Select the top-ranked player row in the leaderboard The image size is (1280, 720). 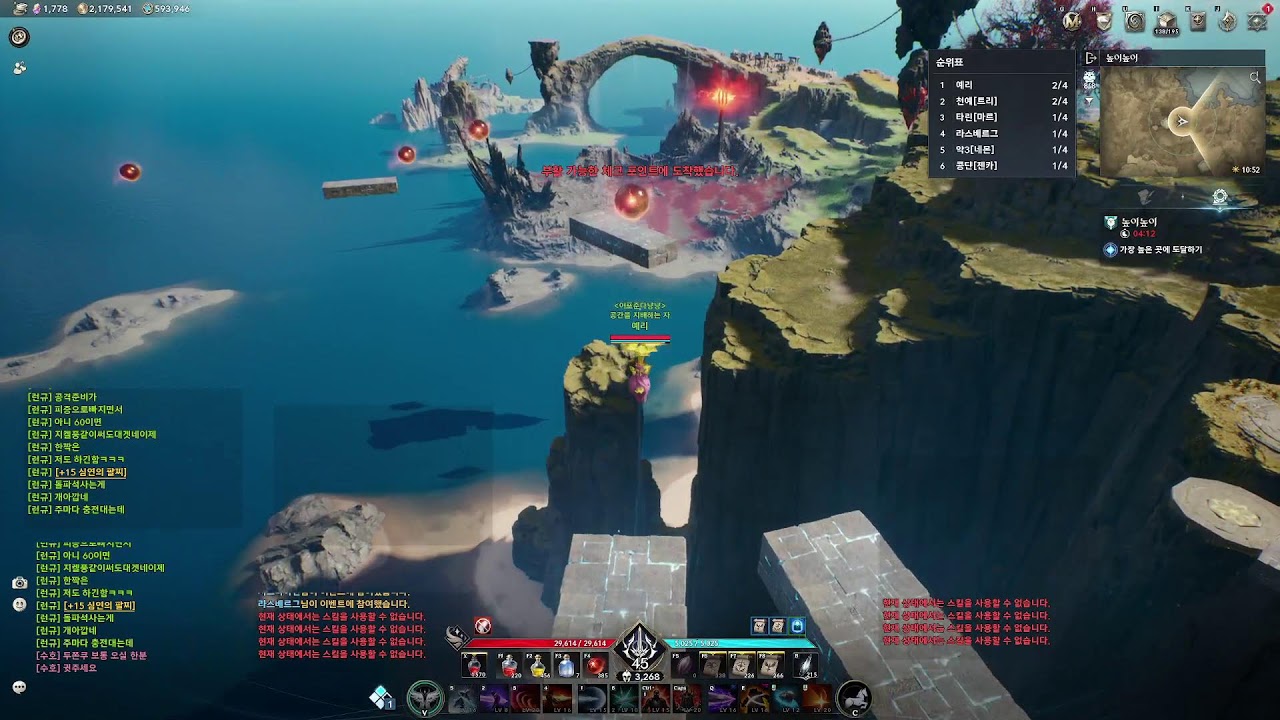pyautogui.click(x=1002, y=86)
